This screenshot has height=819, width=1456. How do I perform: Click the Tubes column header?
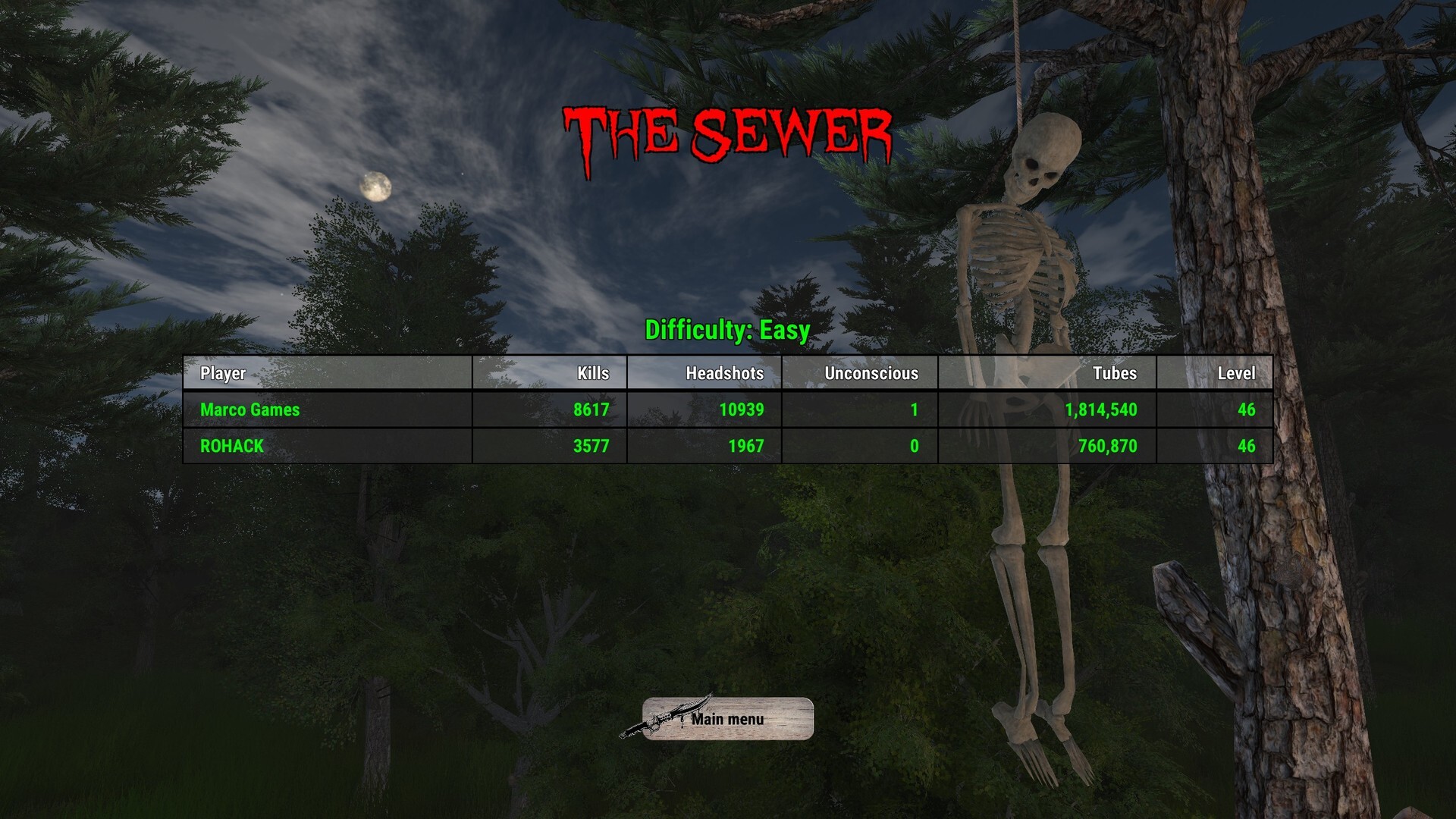point(1115,373)
